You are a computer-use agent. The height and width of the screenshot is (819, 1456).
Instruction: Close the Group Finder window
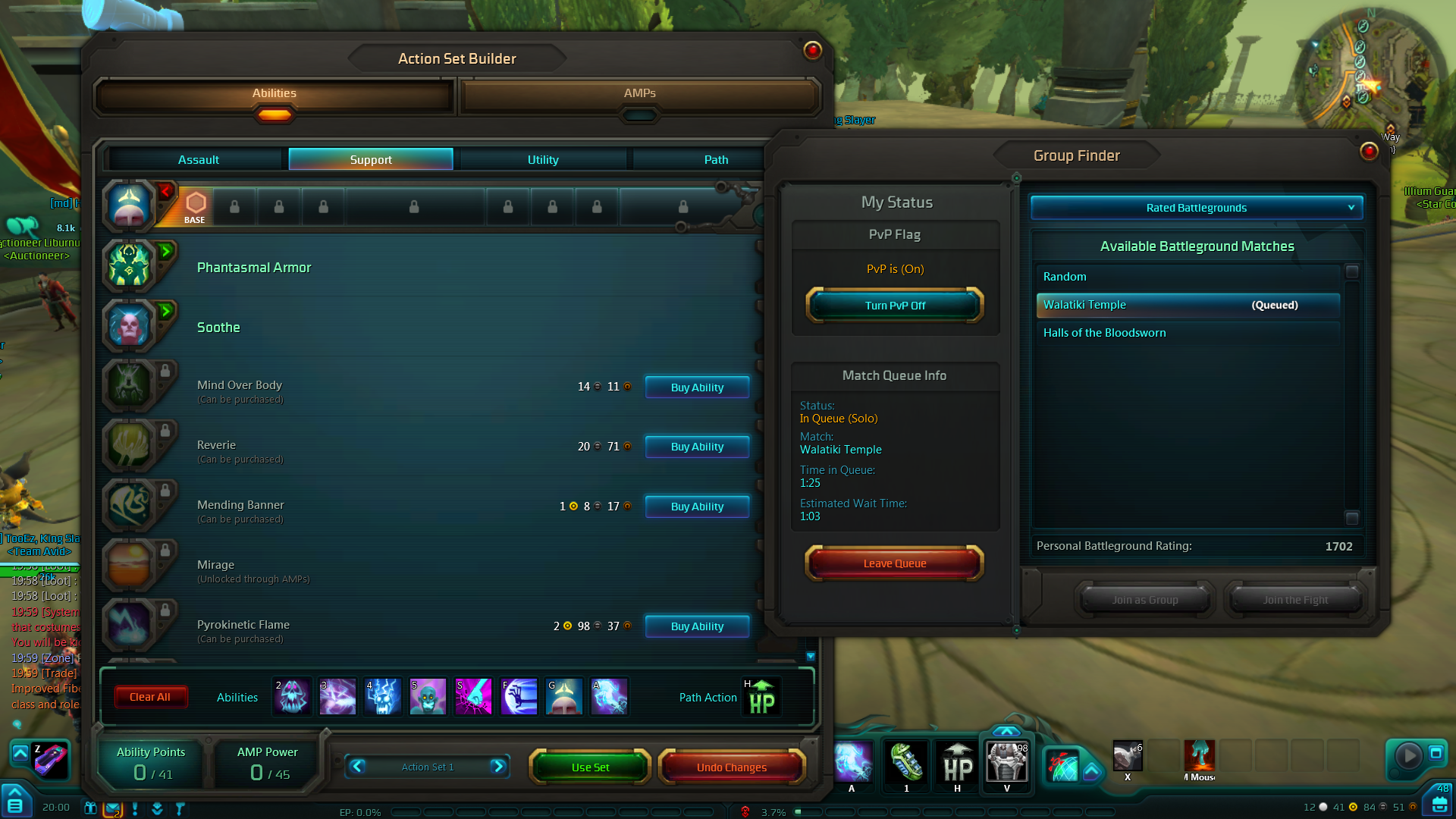[1369, 152]
